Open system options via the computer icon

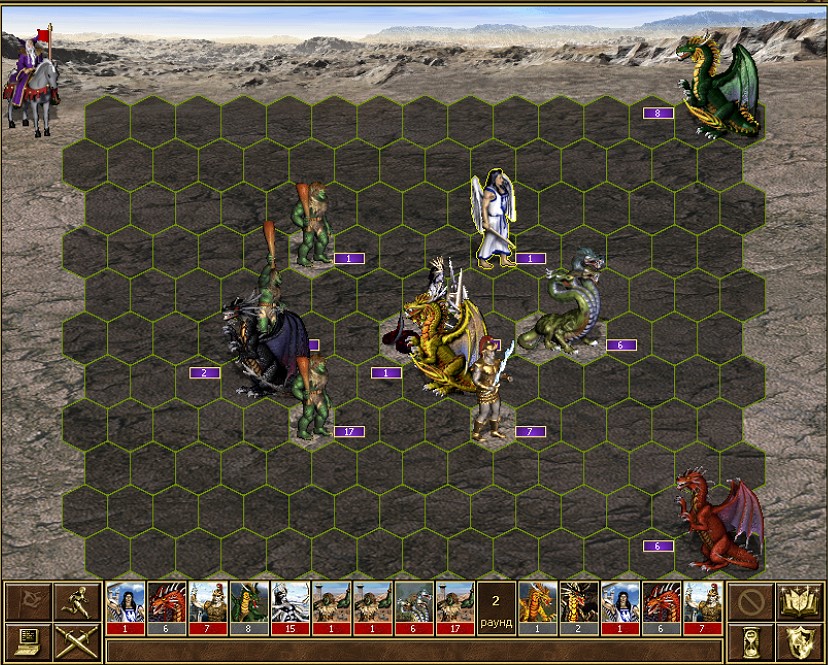tap(28, 641)
